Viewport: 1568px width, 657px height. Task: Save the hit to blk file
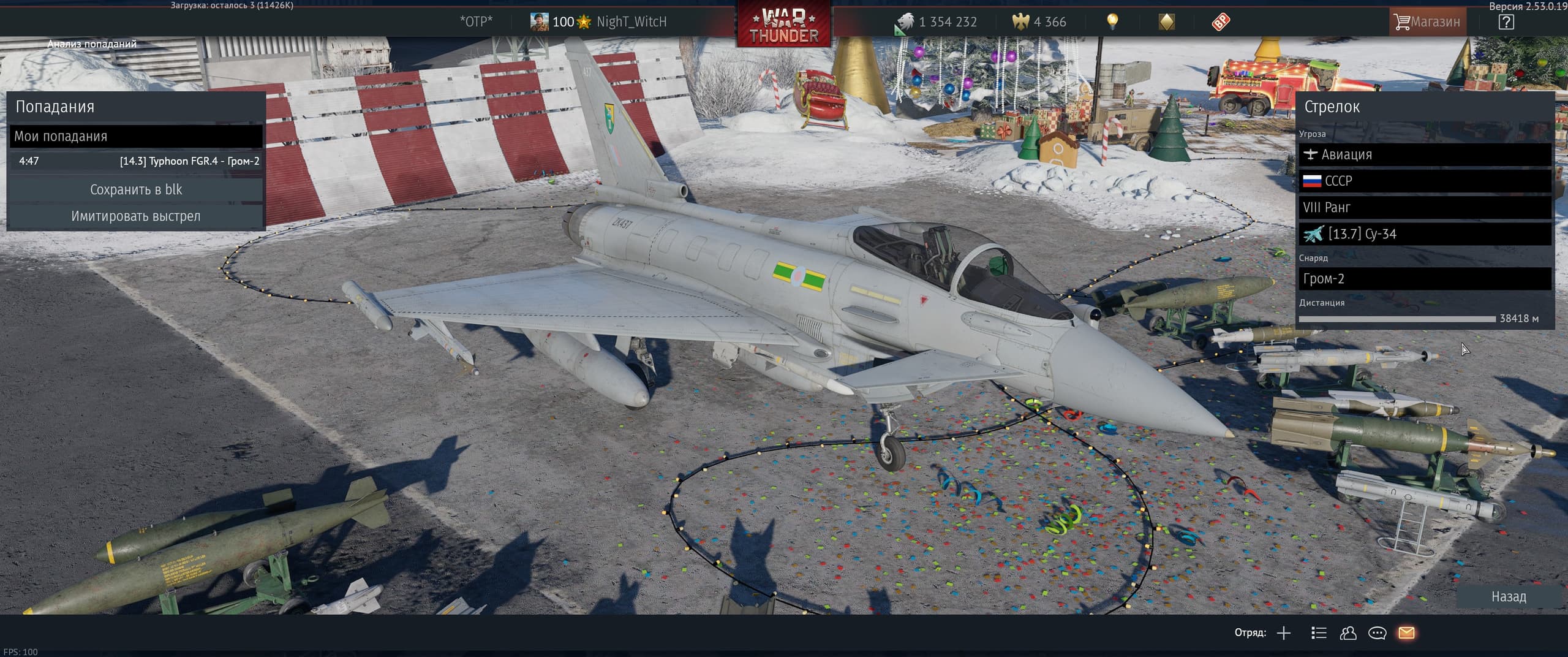(x=135, y=189)
